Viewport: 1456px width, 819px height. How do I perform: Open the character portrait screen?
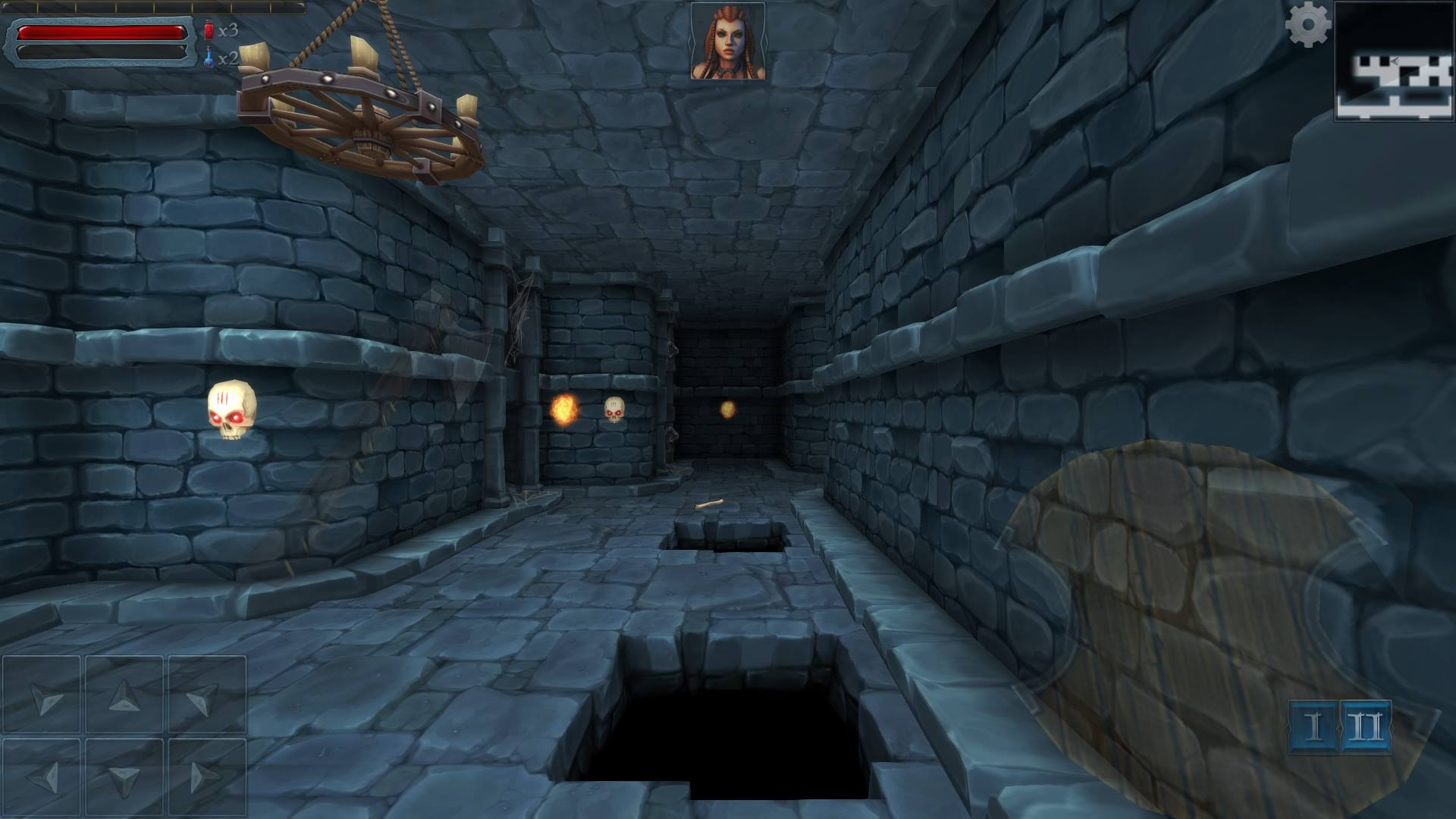[726, 42]
